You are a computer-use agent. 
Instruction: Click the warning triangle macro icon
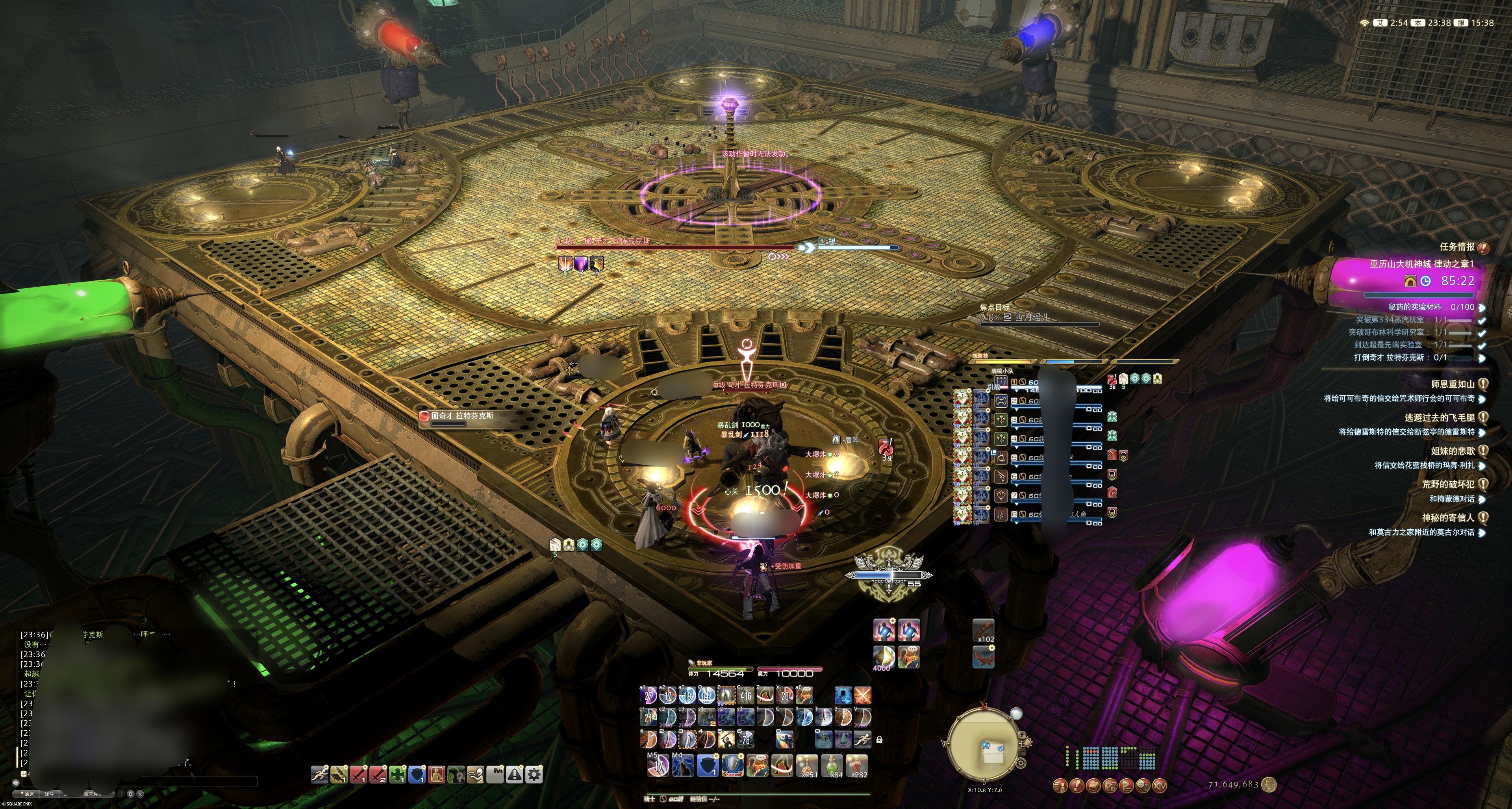[x=514, y=775]
